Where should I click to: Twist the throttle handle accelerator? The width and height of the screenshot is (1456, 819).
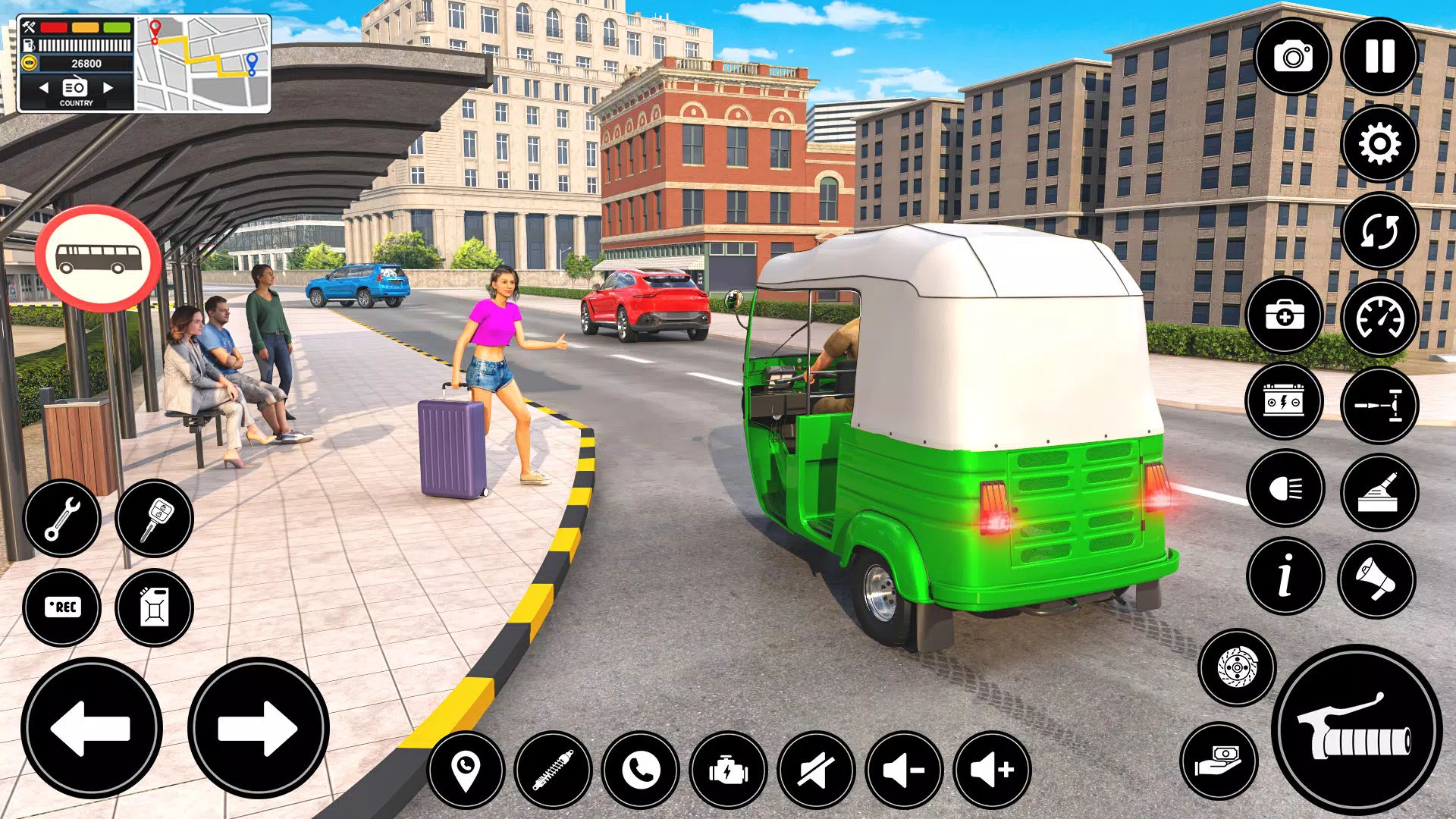click(1357, 730)
